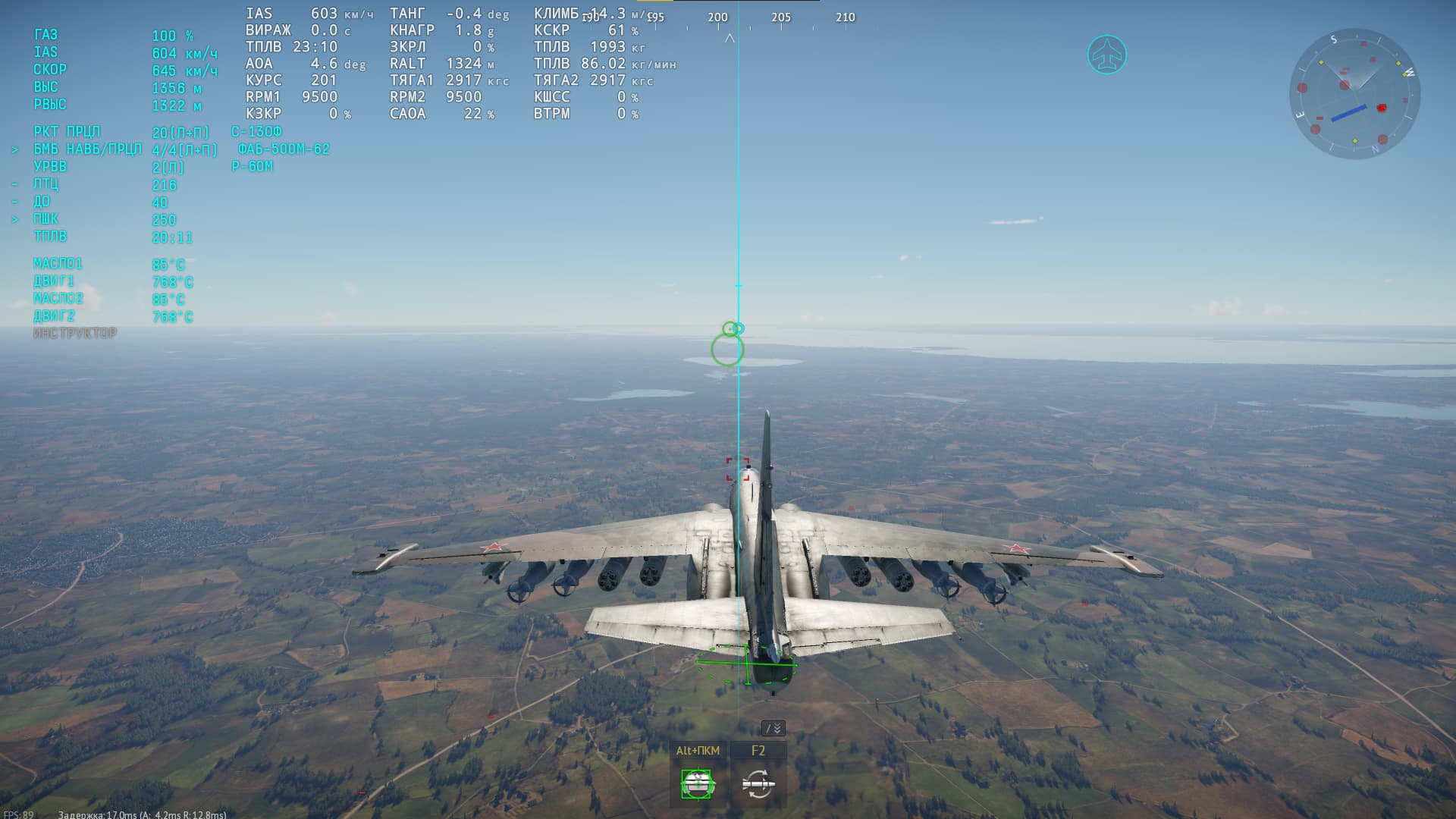Open the circular compass minimap
The height and width of the screenshot is (819, 1456).
[x=1354, y=94]
